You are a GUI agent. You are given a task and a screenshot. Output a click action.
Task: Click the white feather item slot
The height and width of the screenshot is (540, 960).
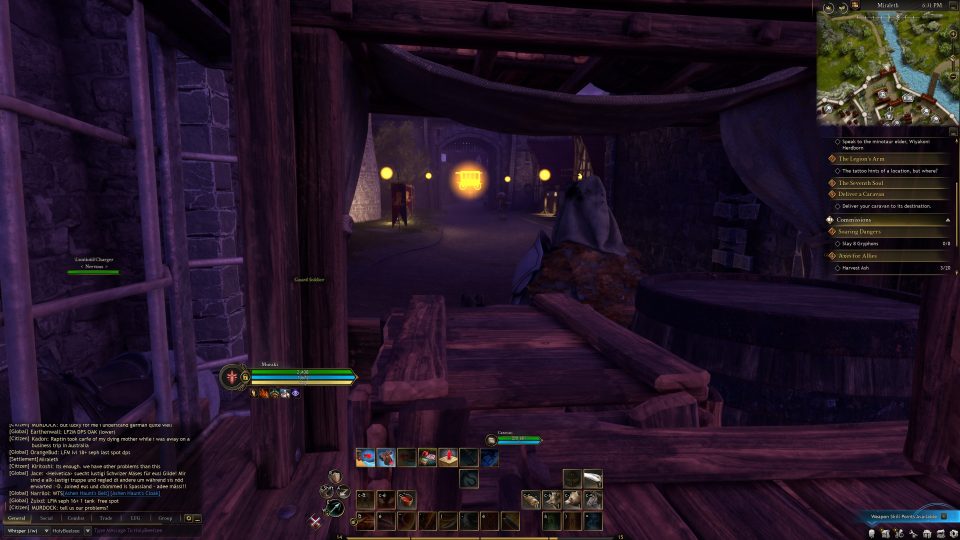(x=592, y=478)
